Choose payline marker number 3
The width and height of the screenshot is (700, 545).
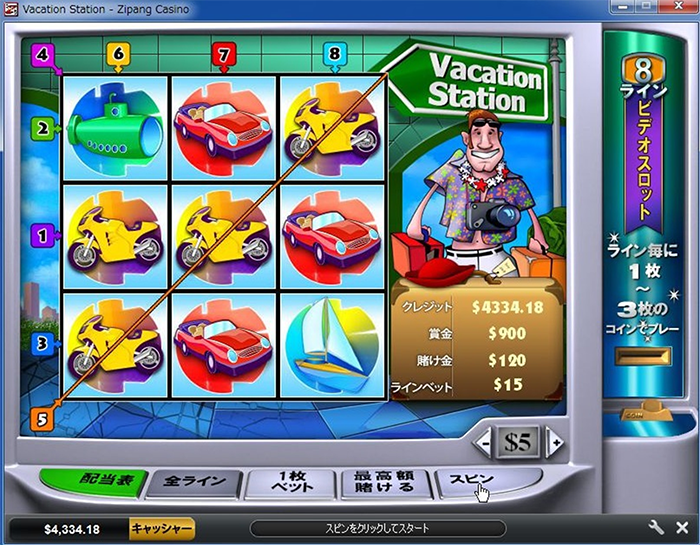pos(42,343)
